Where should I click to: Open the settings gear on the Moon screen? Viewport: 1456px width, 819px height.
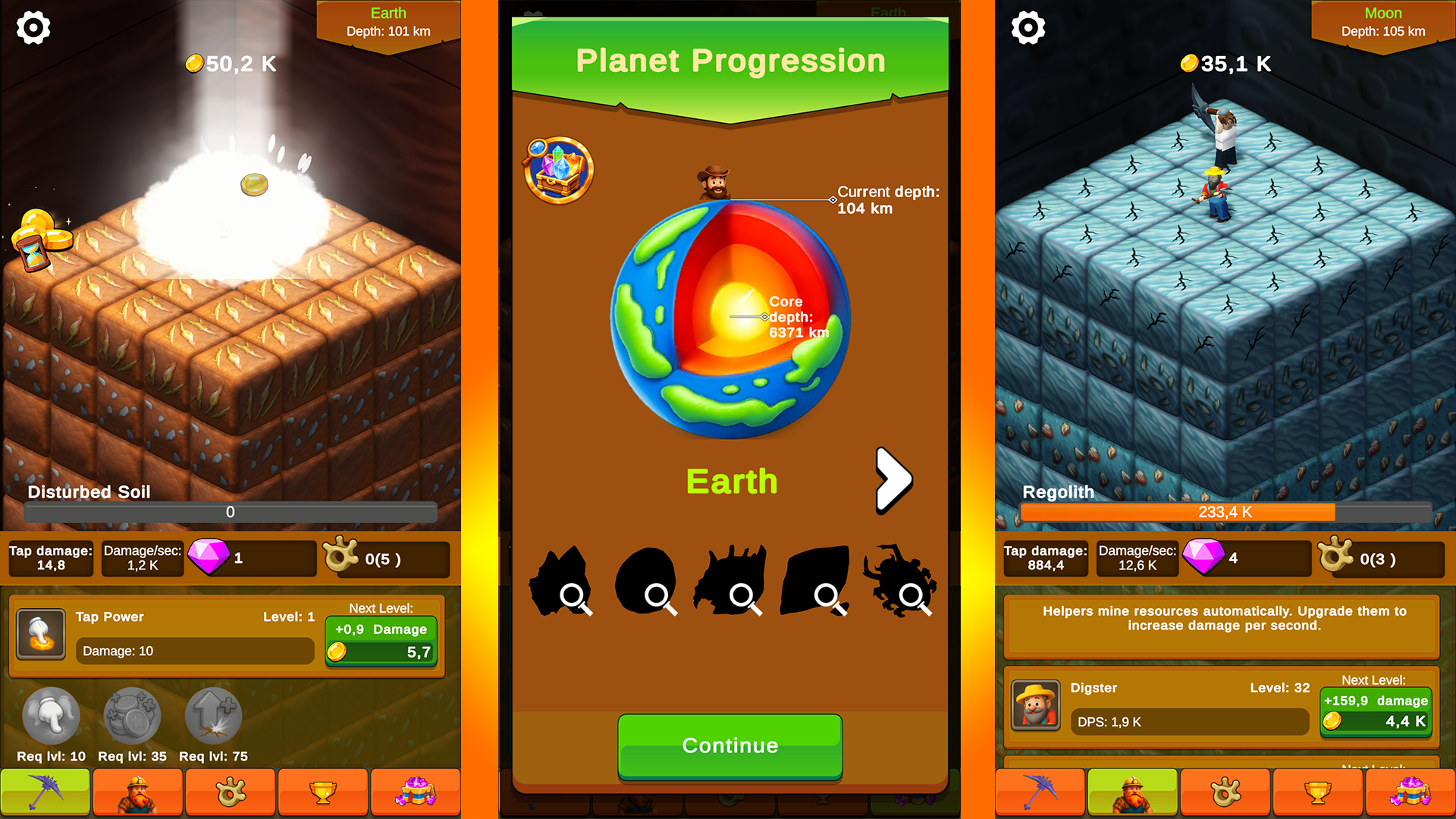point(1028,27)
